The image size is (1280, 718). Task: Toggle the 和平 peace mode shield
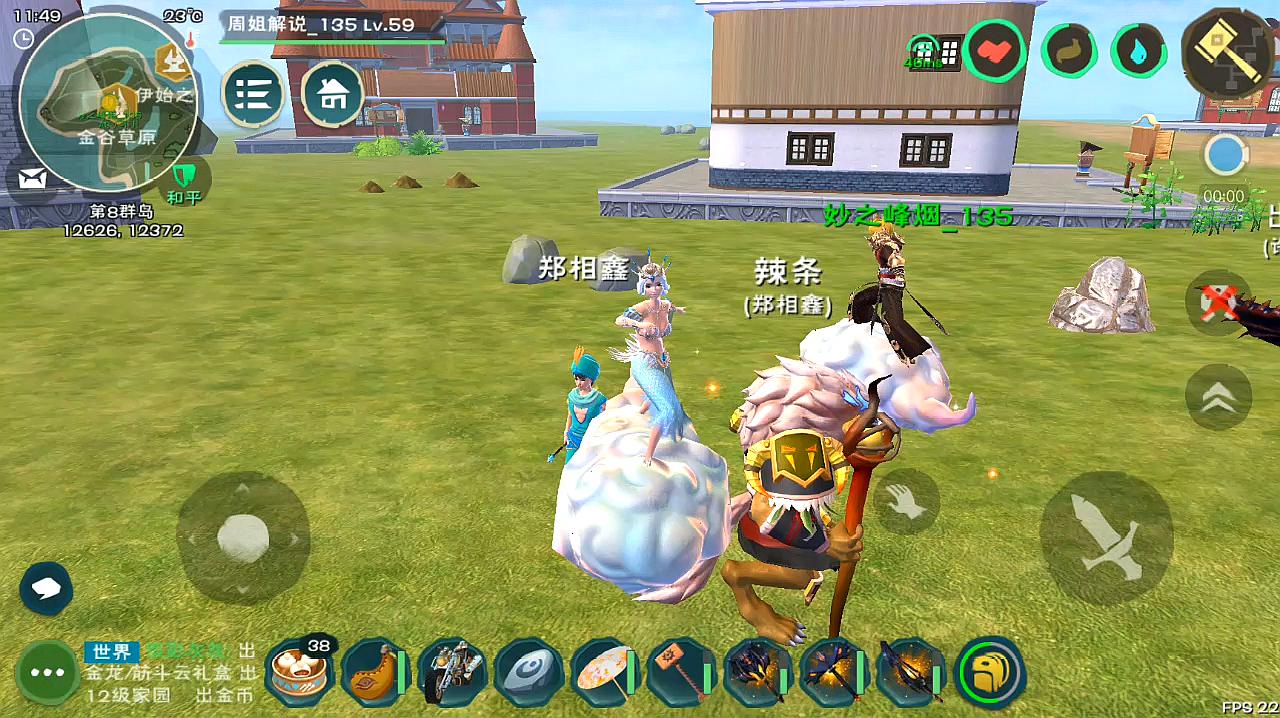point(183,180)
